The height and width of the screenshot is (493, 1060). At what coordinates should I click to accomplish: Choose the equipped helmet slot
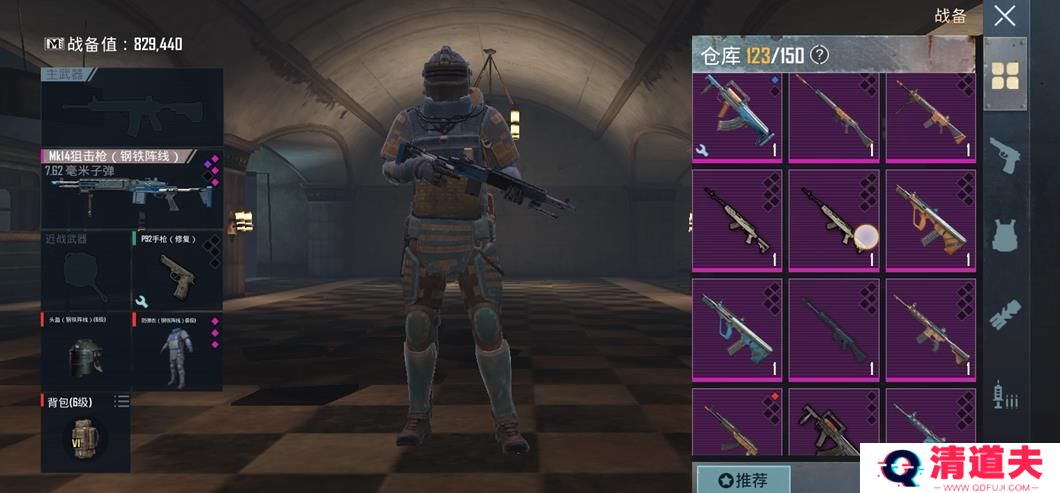84,349
